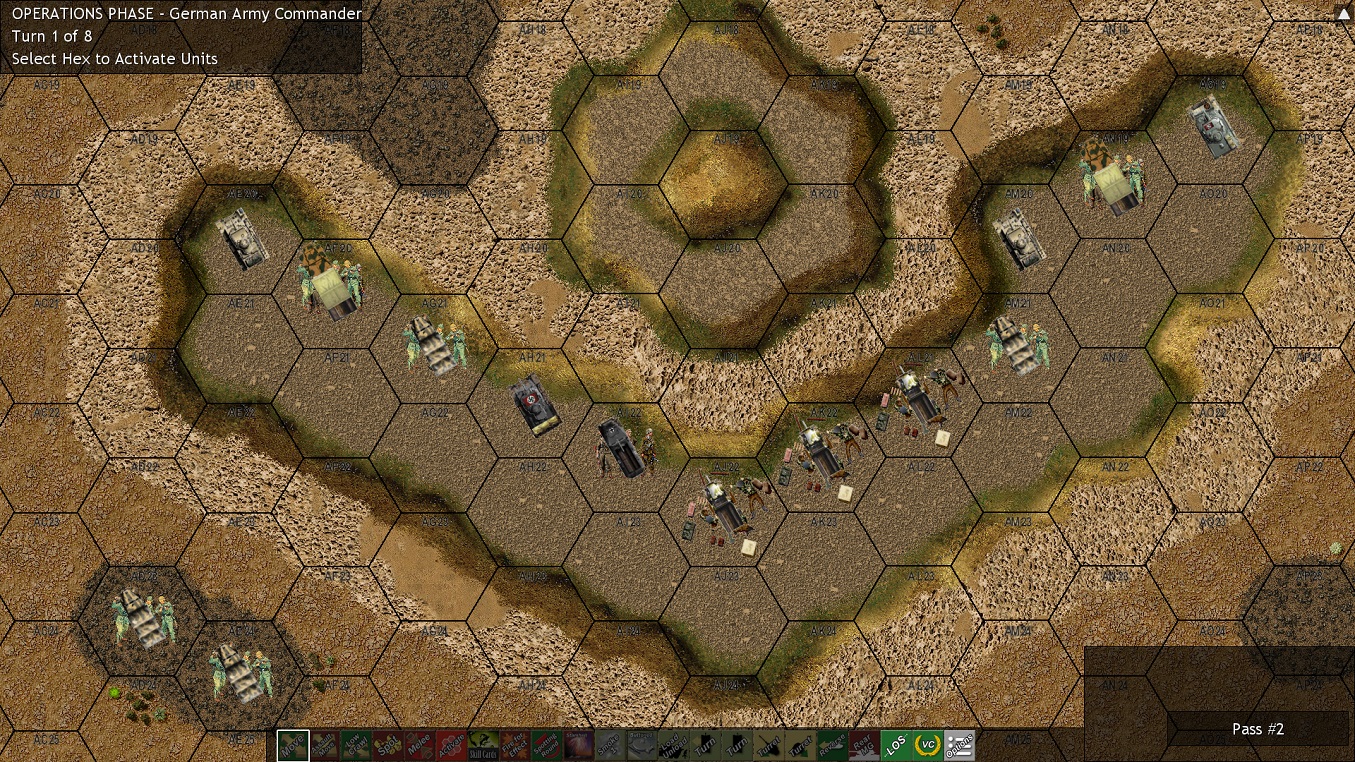Viewport: 1355px width, 762px height.
Task: Toggle the Buttoned hatch action
Action: coord(642,746)
